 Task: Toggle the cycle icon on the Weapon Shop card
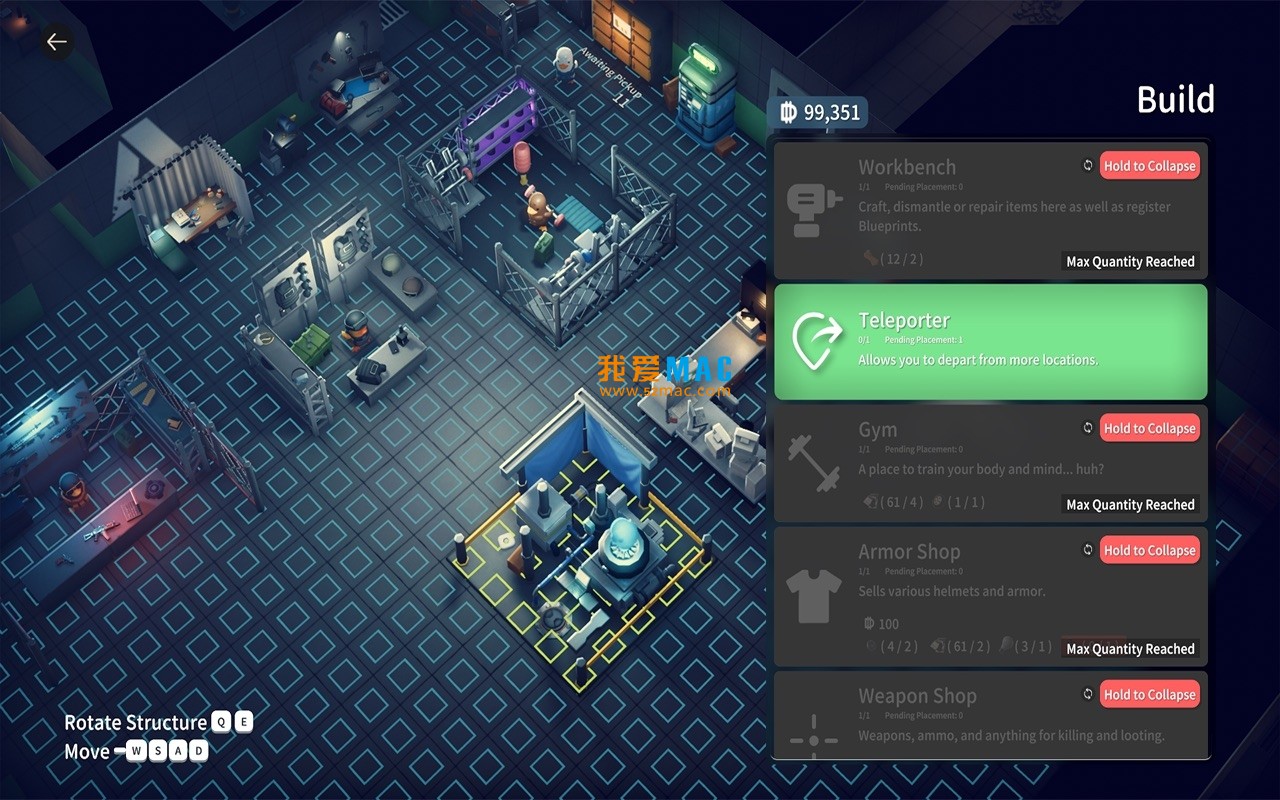tap(1088, 693)
